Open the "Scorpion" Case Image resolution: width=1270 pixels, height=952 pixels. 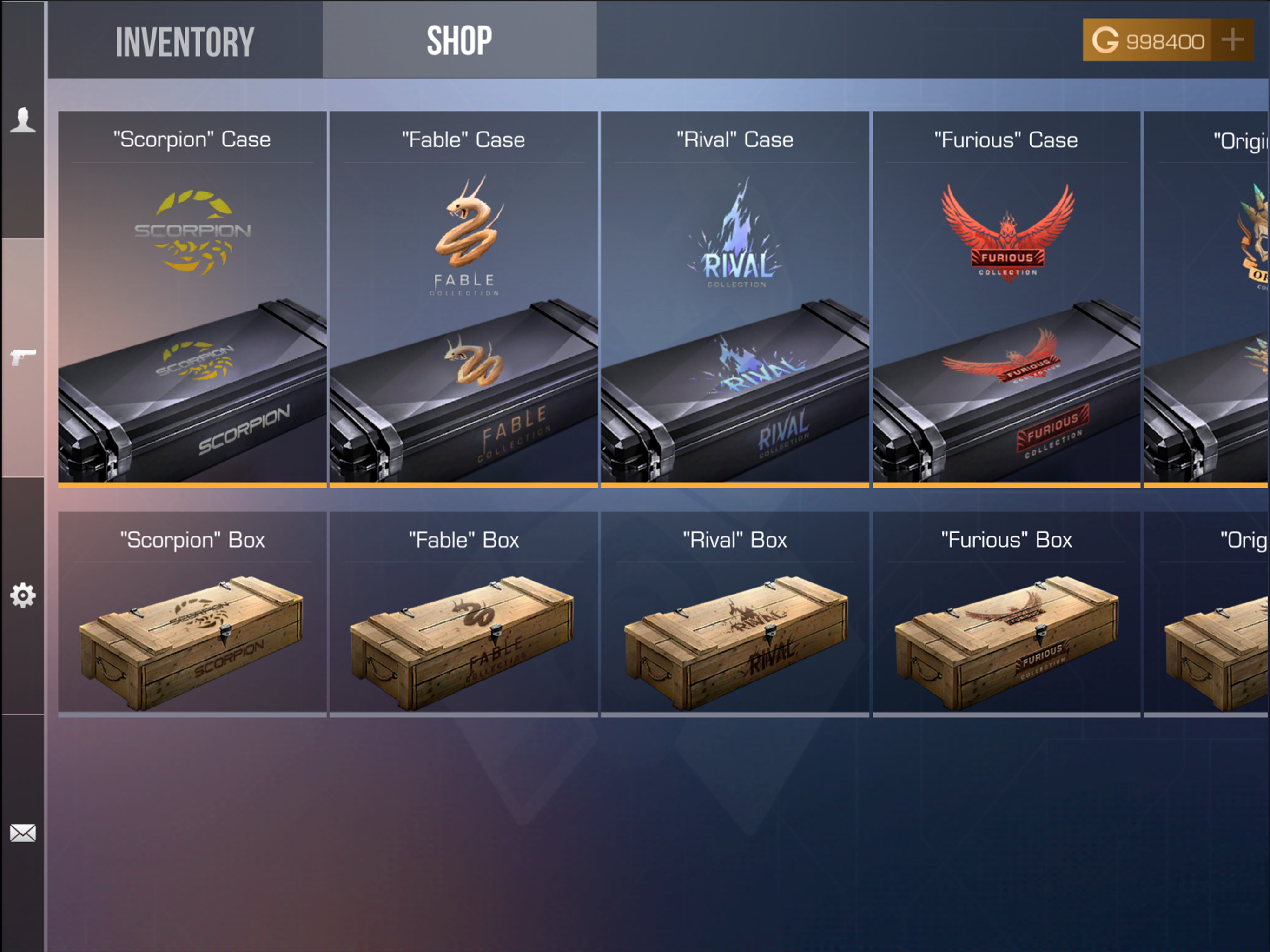tap(192, 298)
